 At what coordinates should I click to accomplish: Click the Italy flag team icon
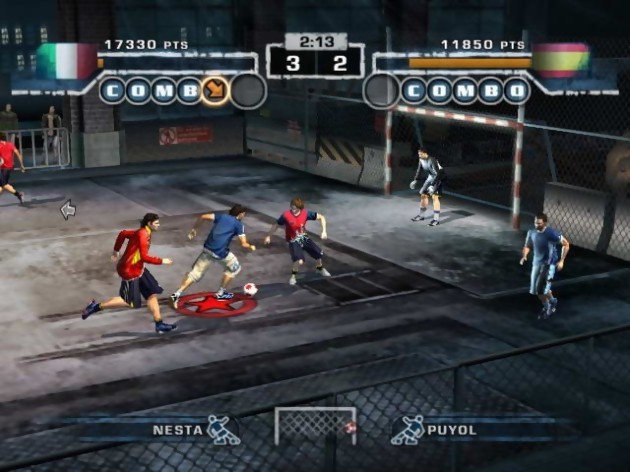(x=67, y=61)
